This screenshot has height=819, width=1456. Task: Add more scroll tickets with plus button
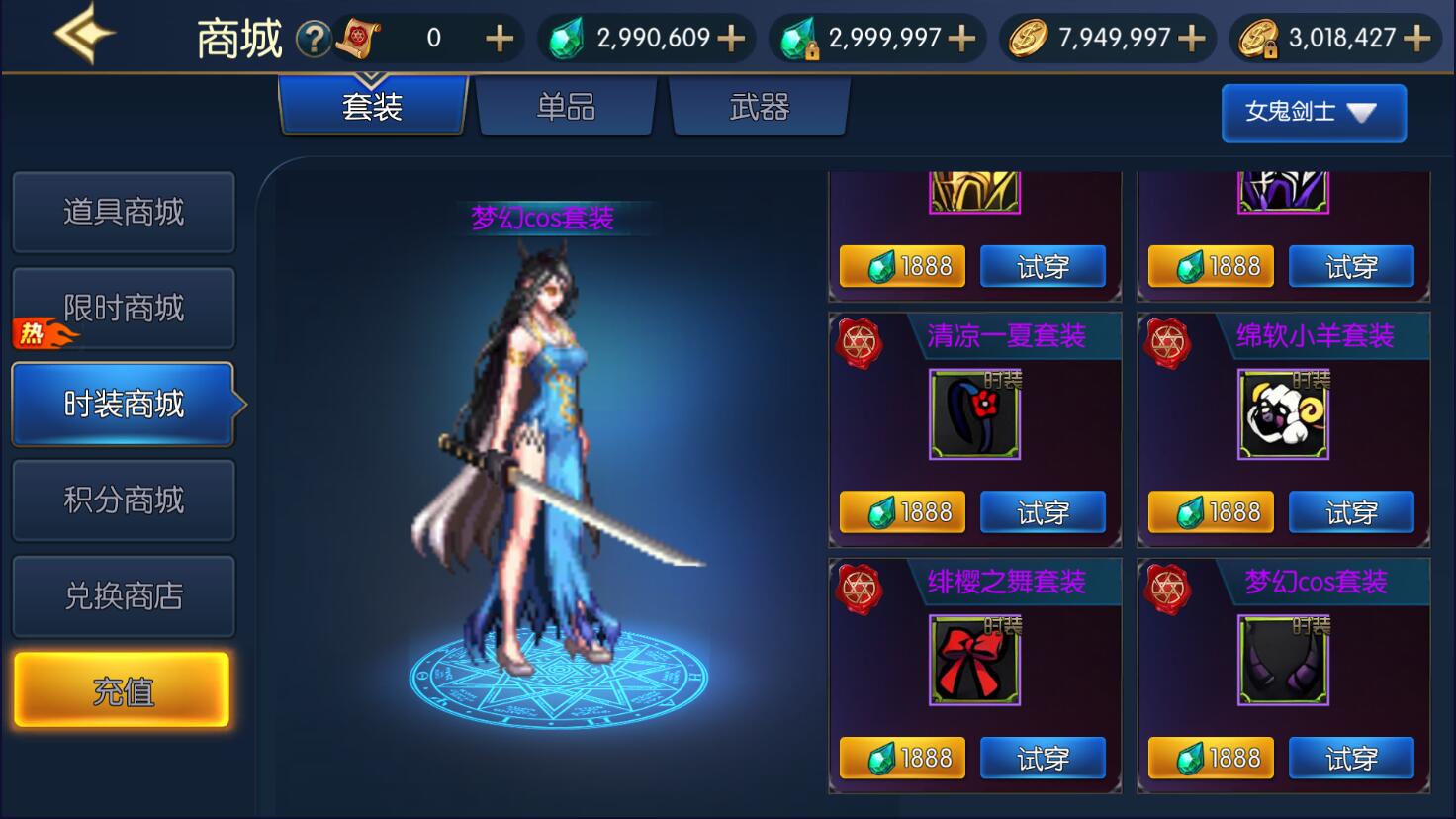point(500,39)
